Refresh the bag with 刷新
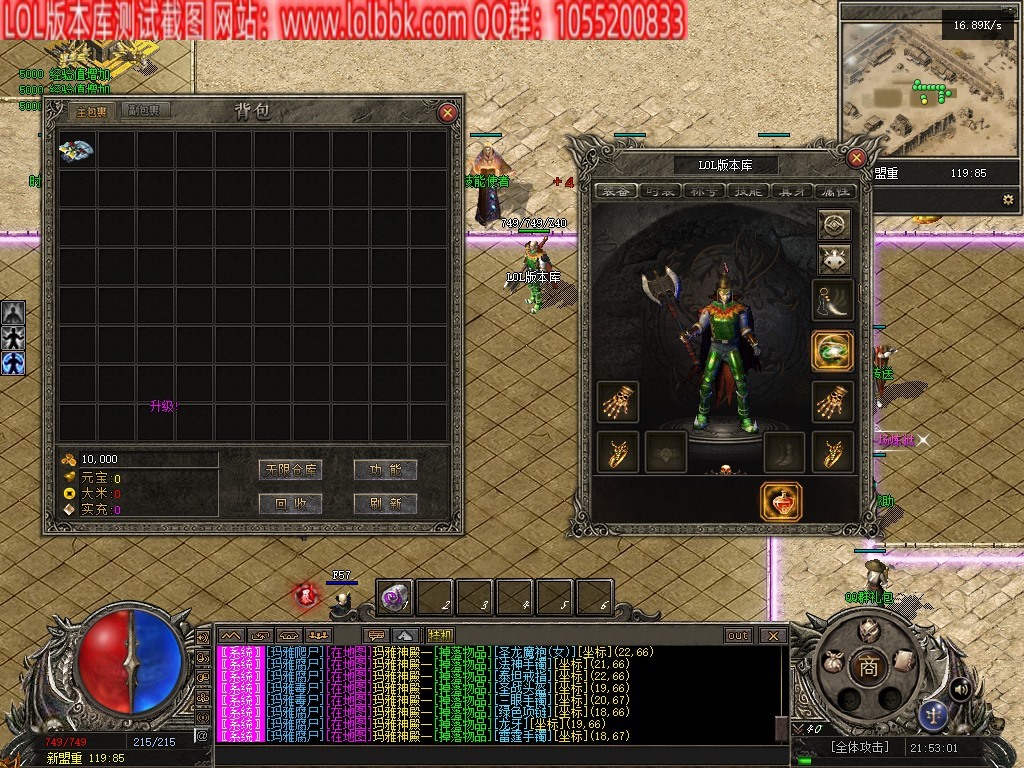Screen dimensions: 1024x768 point(385,503)
